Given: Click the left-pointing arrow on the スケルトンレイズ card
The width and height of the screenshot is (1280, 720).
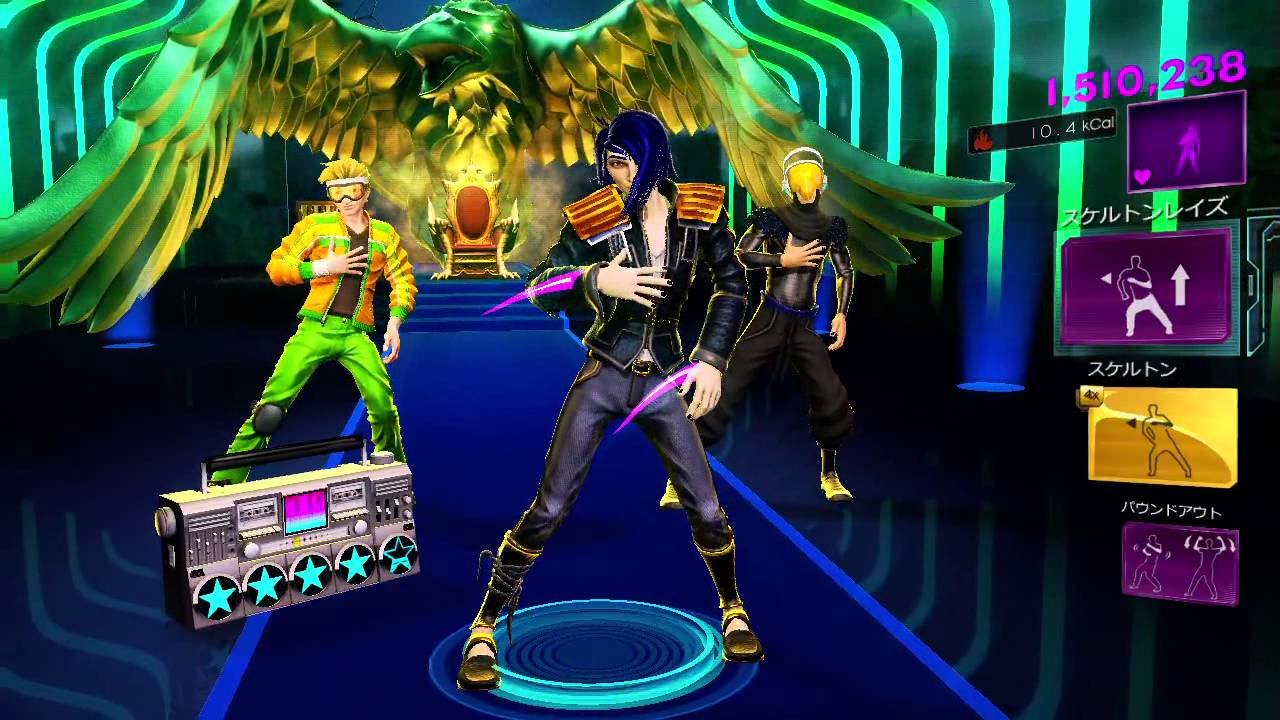Looking at the screenshot, I should point(1107,278).
